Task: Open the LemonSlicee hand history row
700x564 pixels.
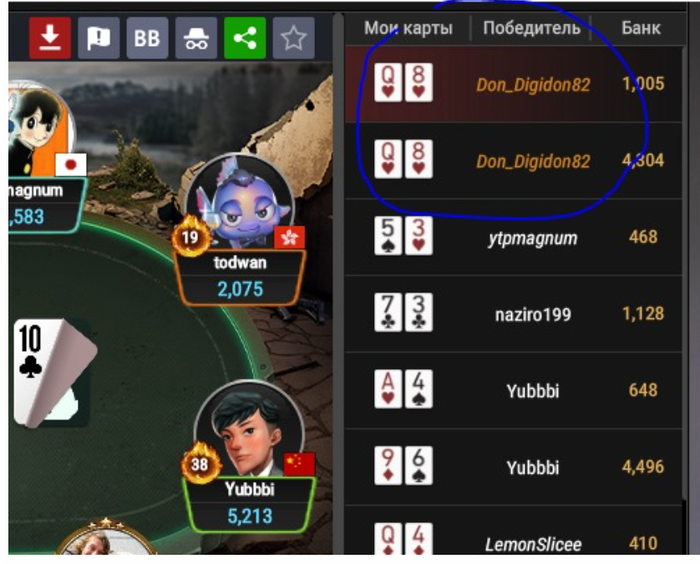Action: click(520, 543)
